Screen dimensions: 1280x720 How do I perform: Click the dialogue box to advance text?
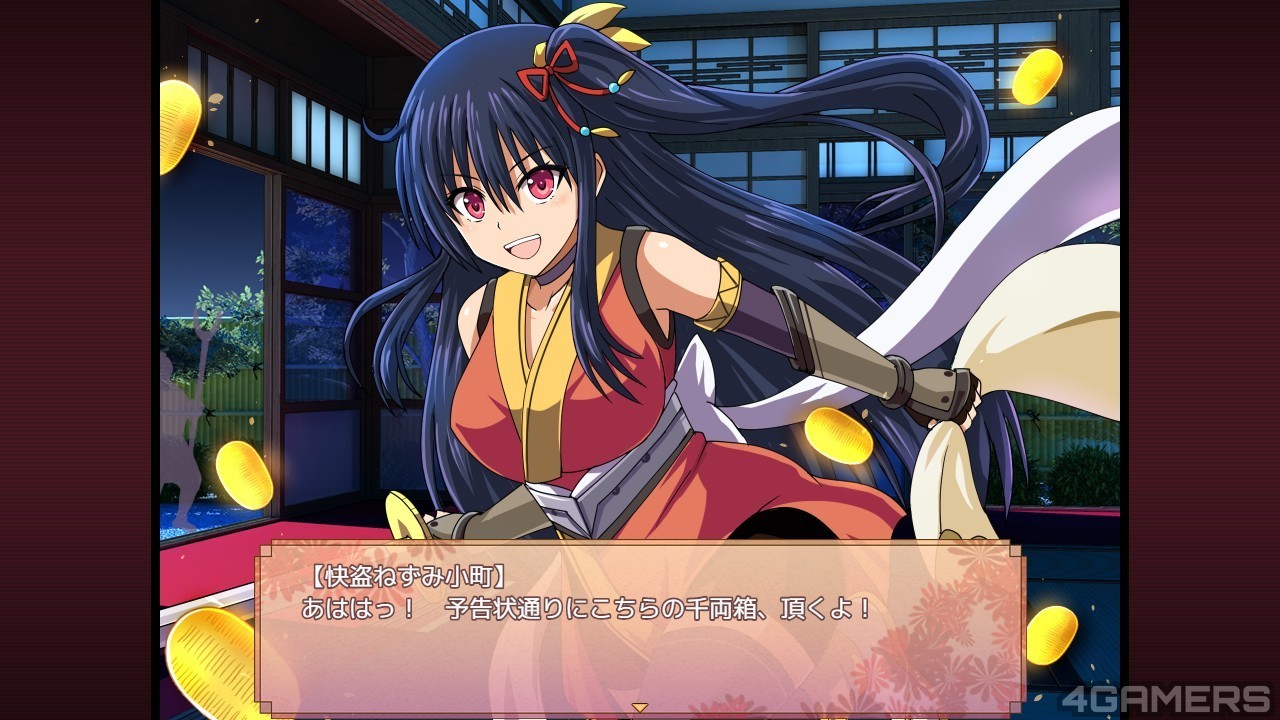640,625
